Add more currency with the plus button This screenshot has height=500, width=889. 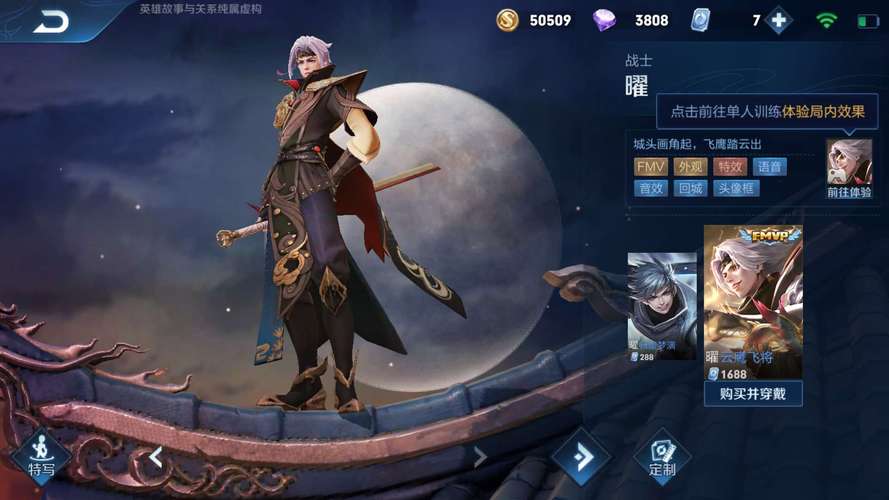click(x=778, y=20)
